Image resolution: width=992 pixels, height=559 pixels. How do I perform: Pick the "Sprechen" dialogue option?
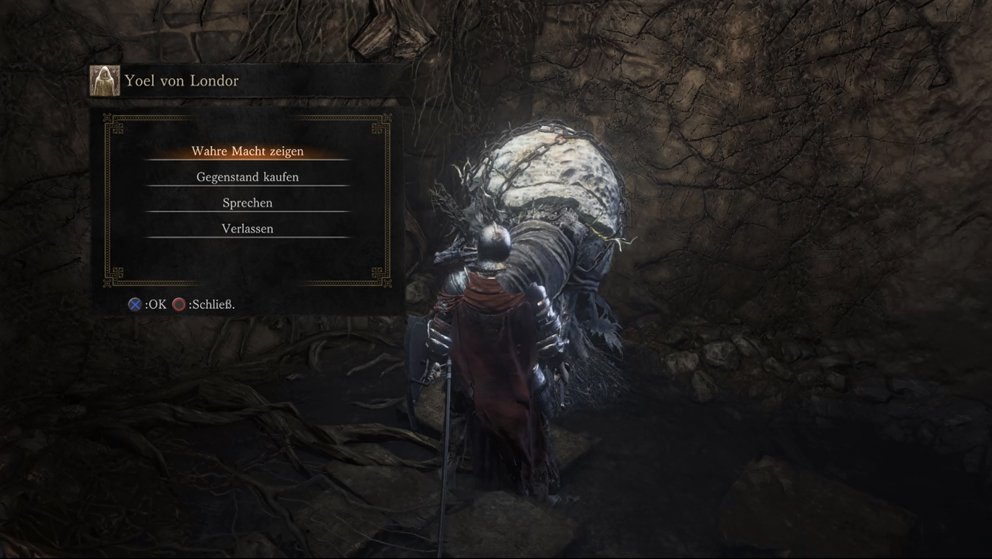coord(247,203)
